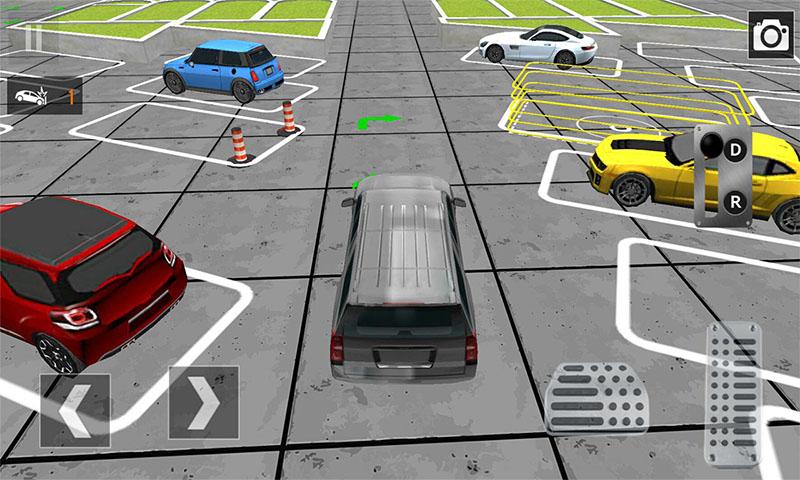800x480 pixels.
Task: Steer right with the right arrow button
Action: pyautogui.click(x=203, y=403)
